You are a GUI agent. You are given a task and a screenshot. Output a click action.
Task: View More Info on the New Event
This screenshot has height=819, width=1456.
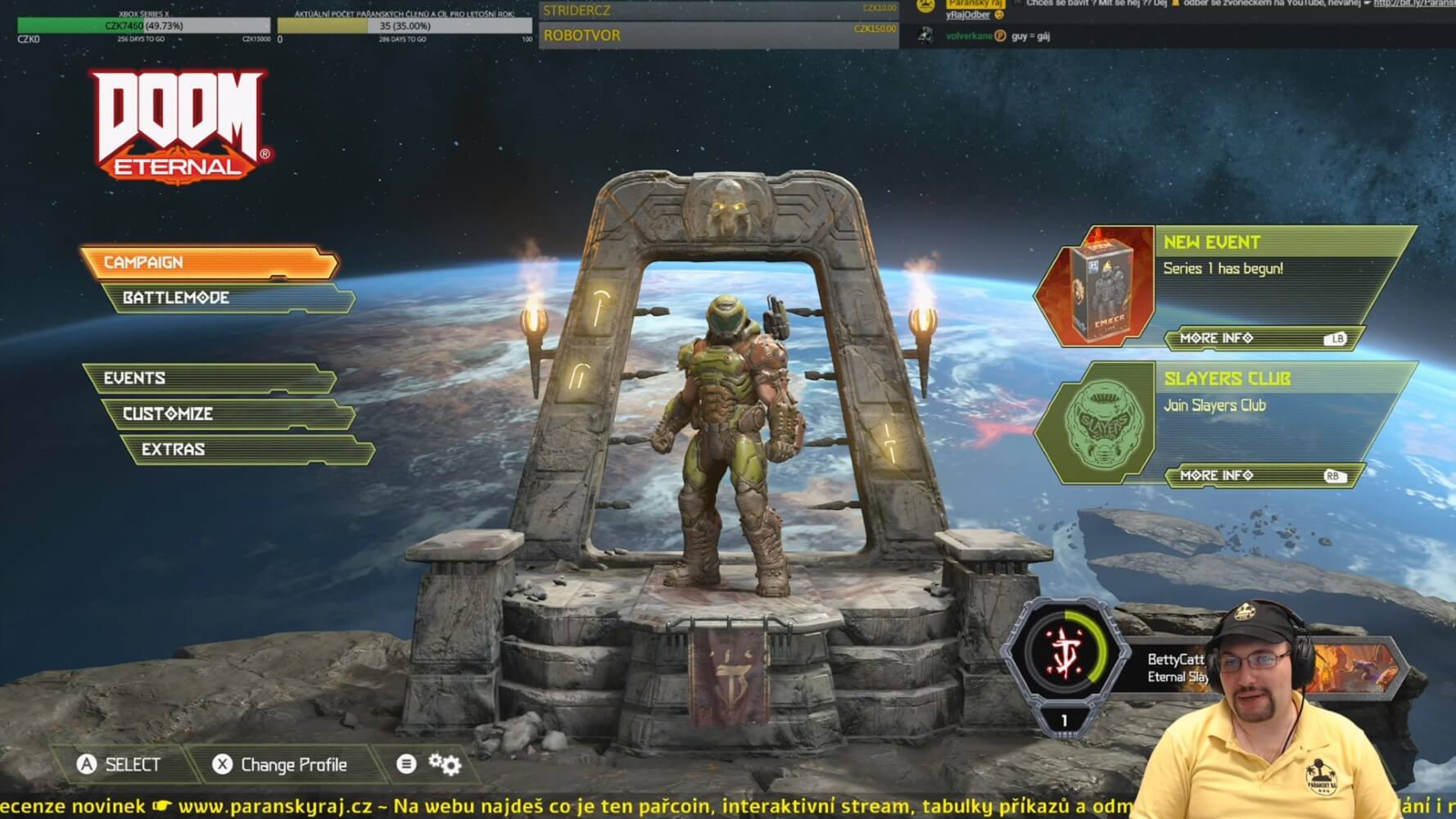[x=1261, y=338]
